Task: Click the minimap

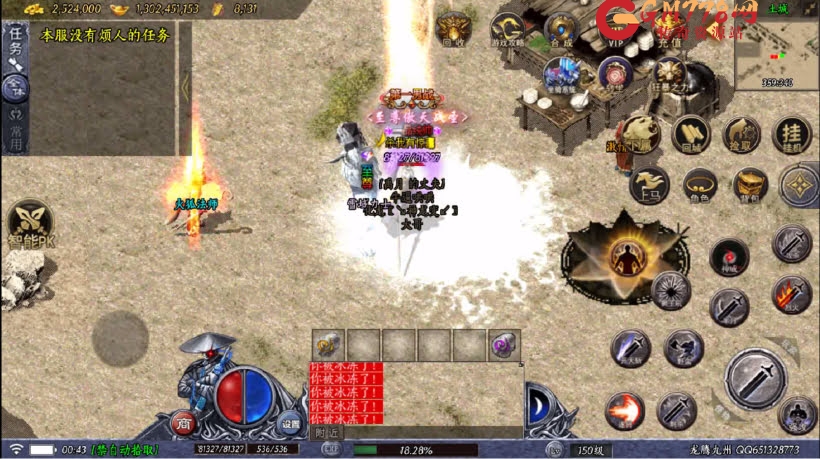Action: click(x=776, y=52)
